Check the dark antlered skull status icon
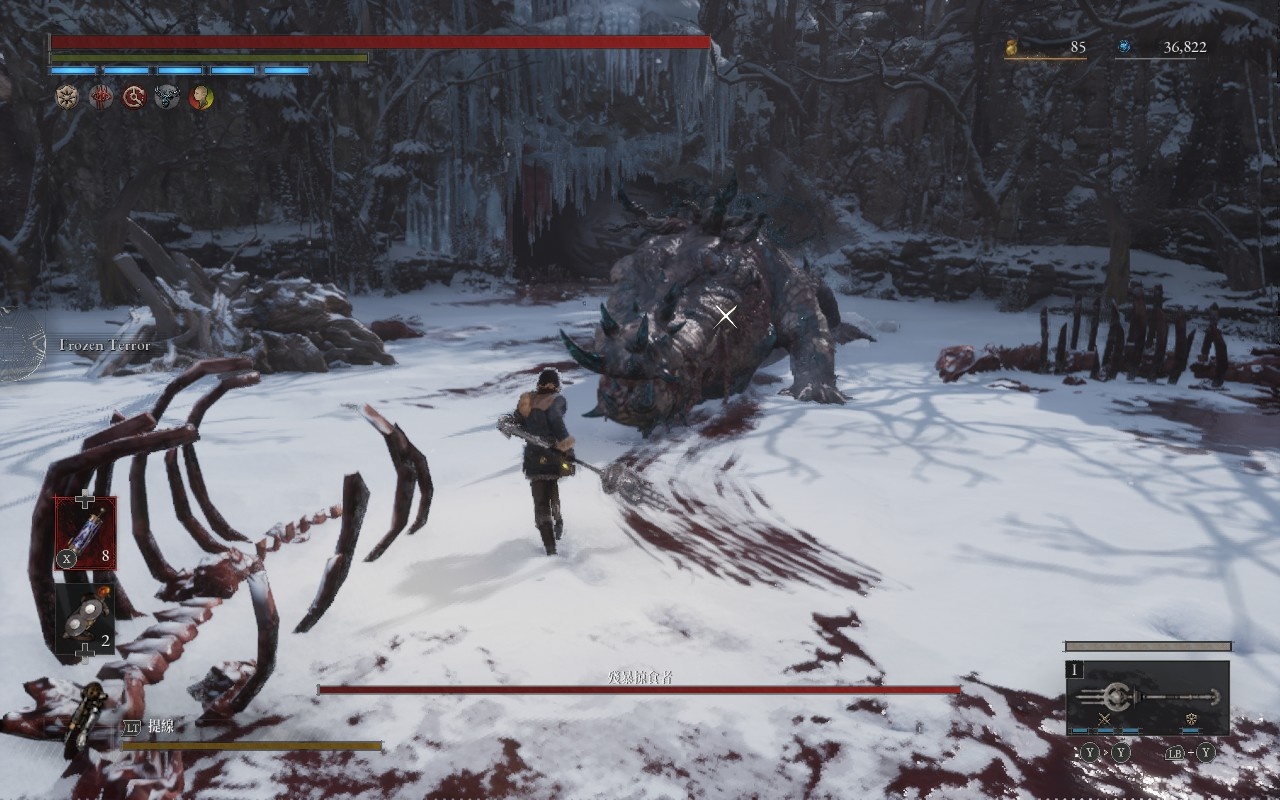This screenshot has width=1280, height=800. tap(167, 97)
